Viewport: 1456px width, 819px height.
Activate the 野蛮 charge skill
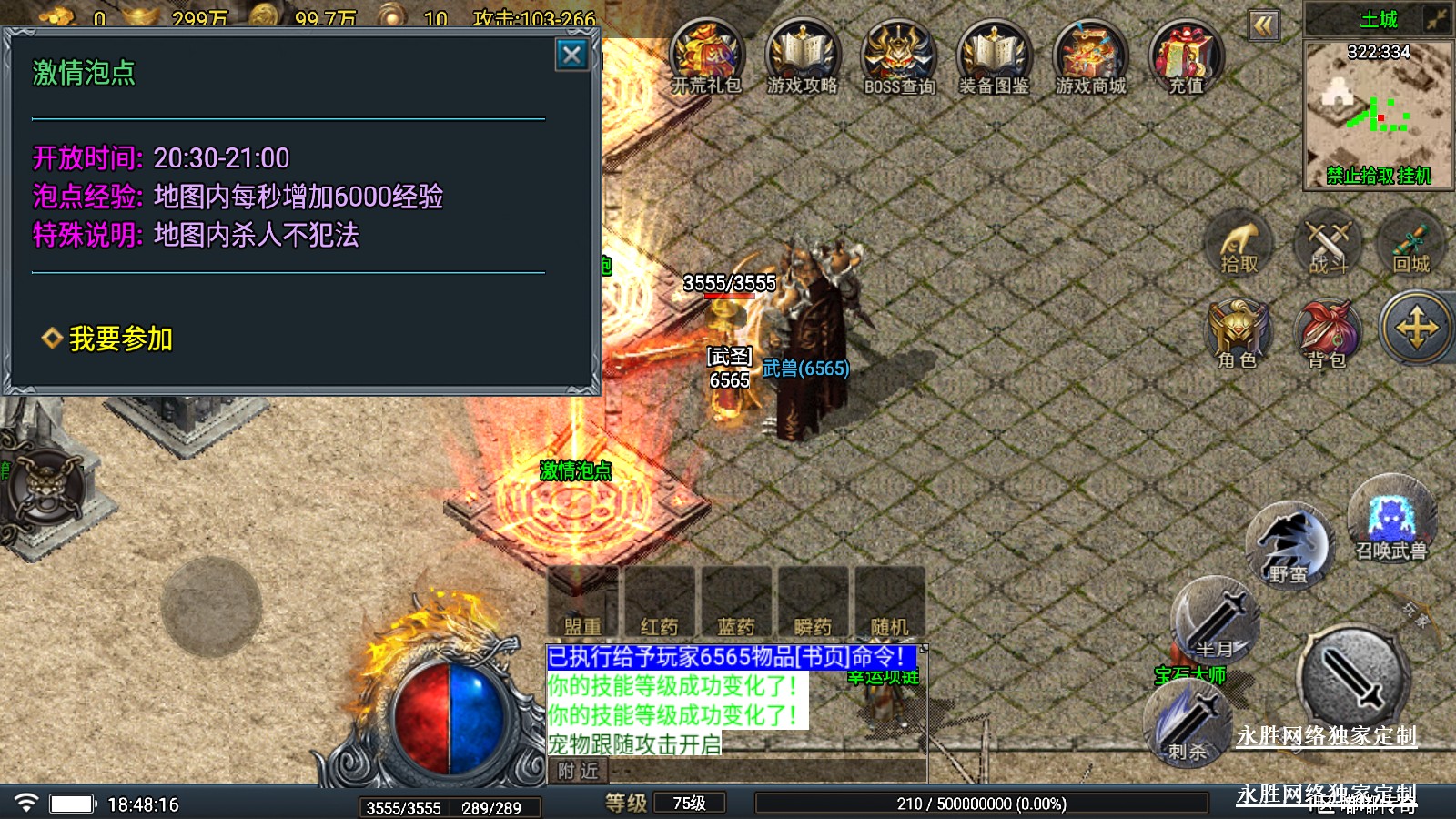1288,545
